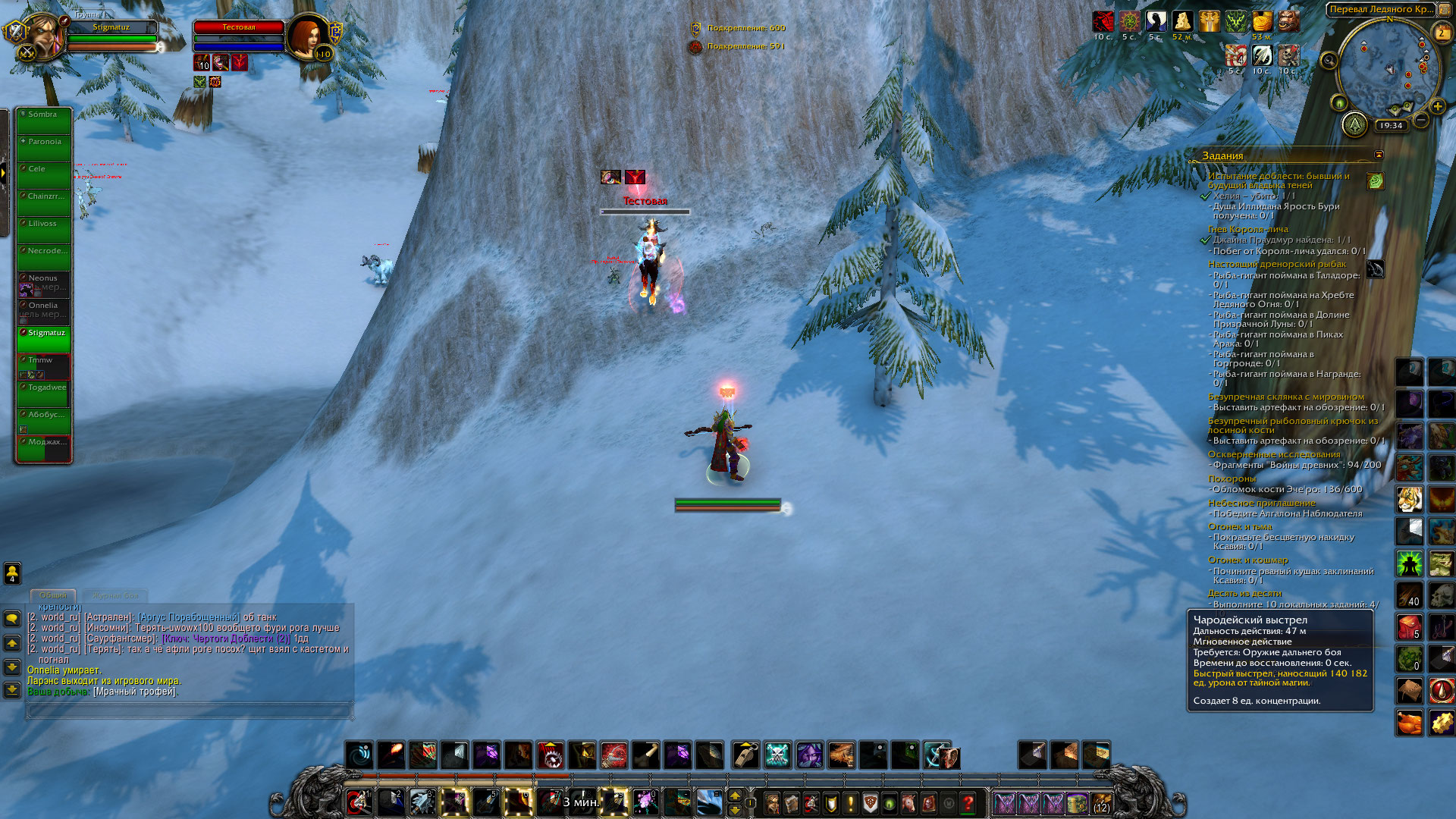The height and width of the screenshot is (819, 1456).
Task: Select raid member Lilivoss's frame
Action: coord(44,231)
